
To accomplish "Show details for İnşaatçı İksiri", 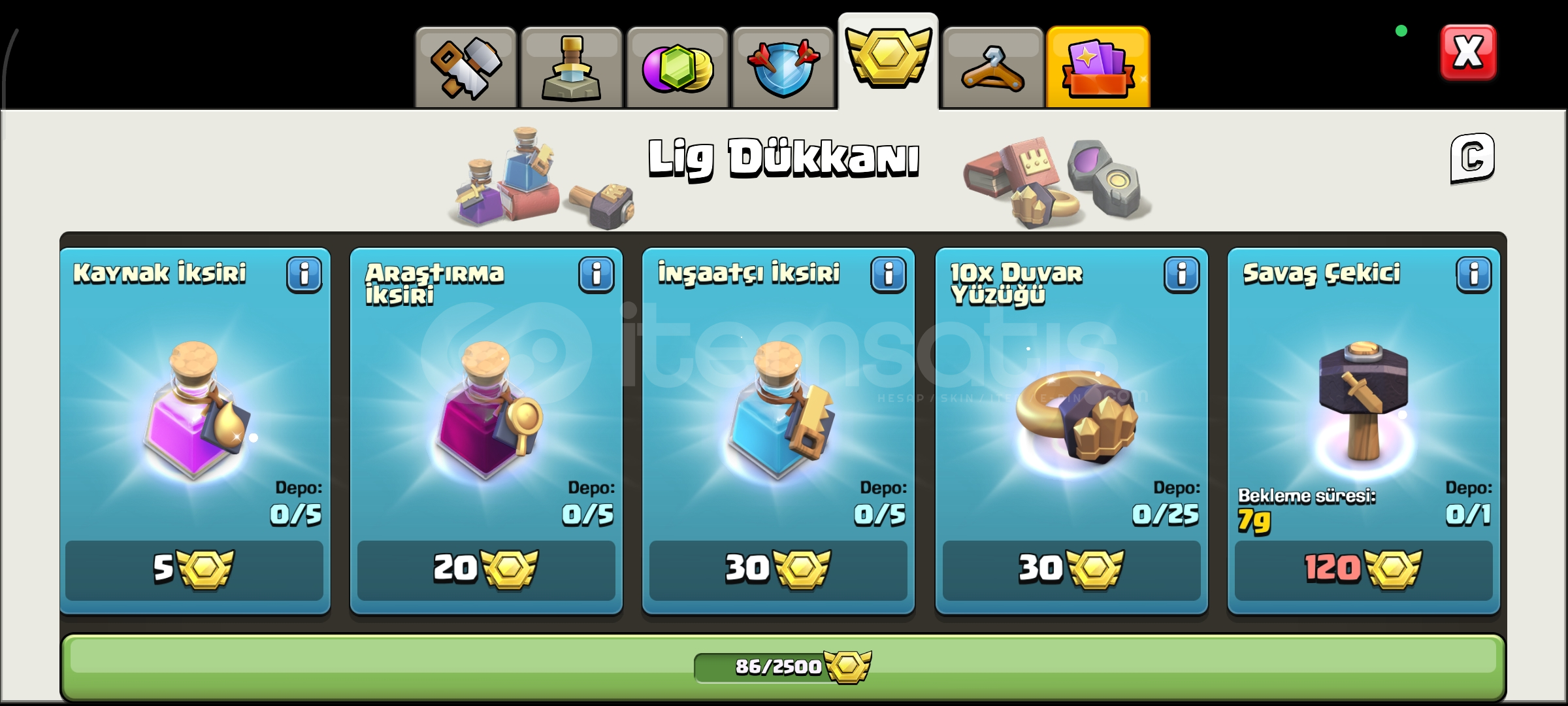I will coord(887,273).
